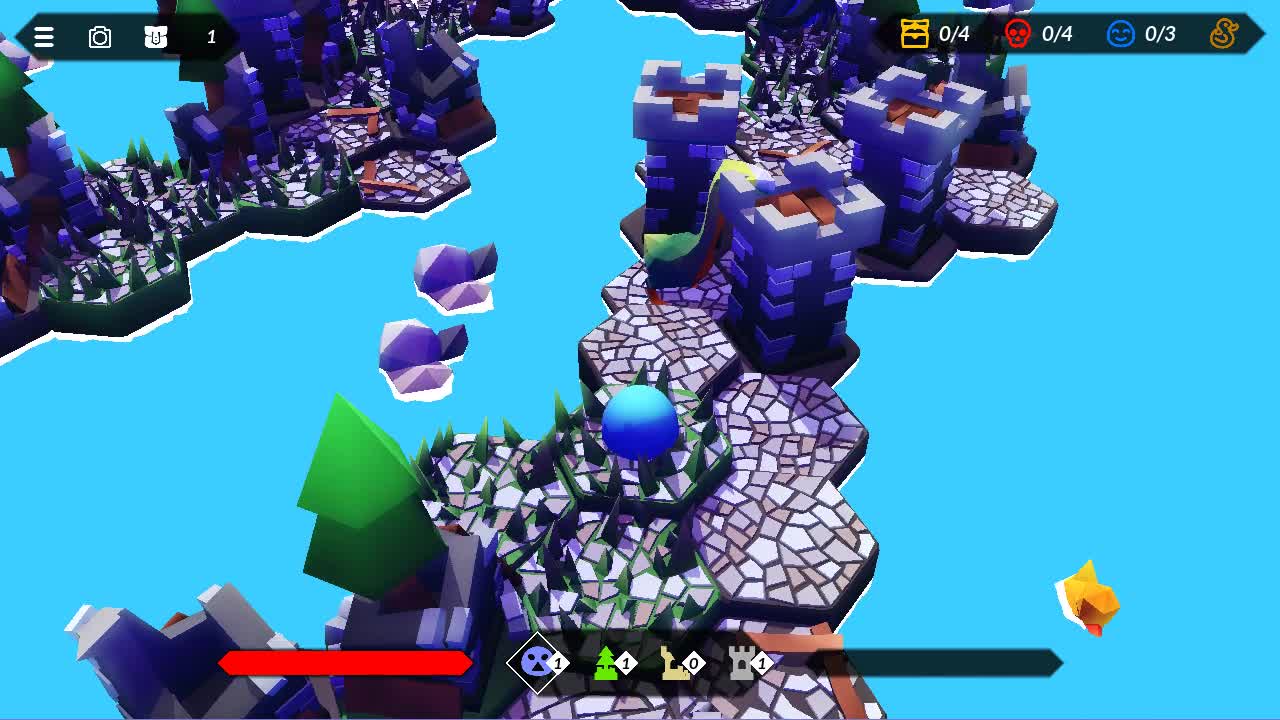
Task: Click the camera snapshot icon
Action: (98, 36)
